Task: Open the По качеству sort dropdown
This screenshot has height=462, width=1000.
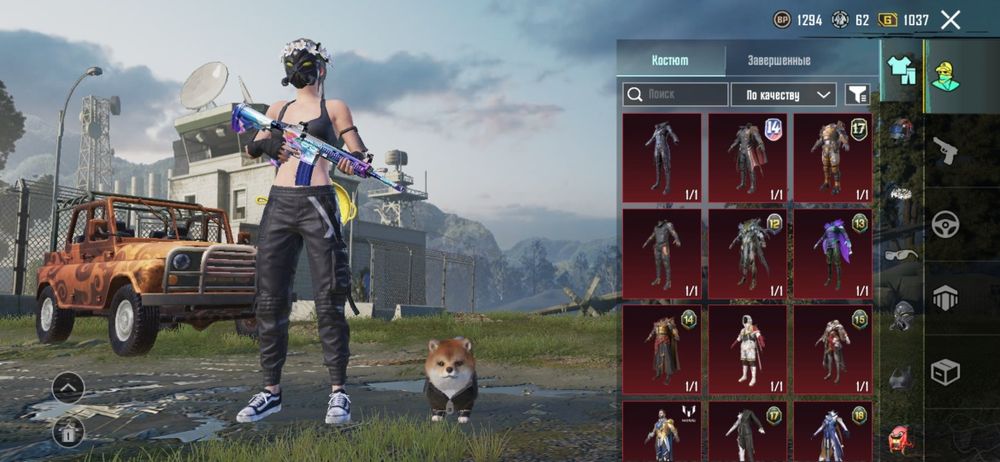Action: 783,94
